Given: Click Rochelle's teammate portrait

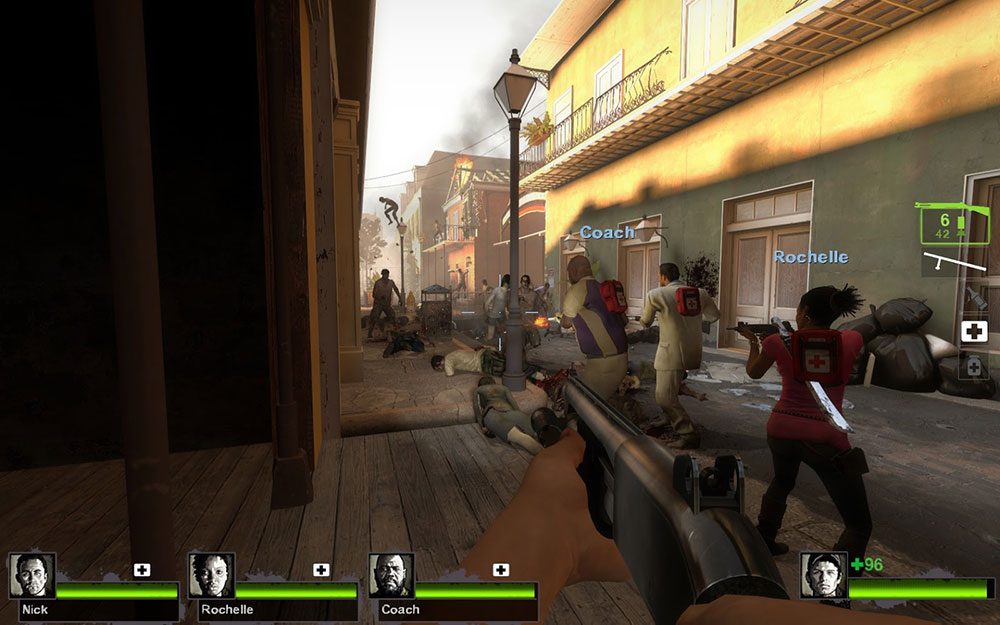Looking at the screenshot, I should click(211, 575).
